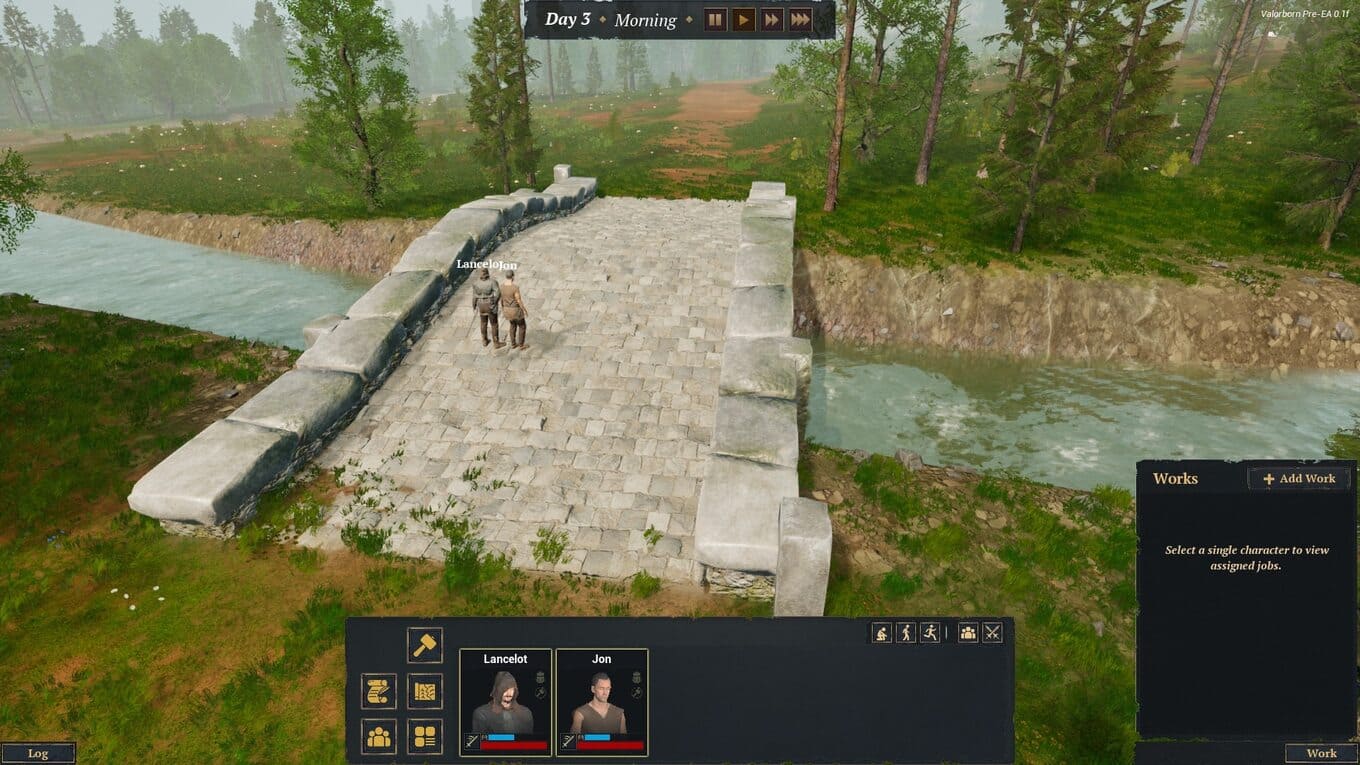The image size is (1360, 765).
Task: Click the group formation icon
Action: (x=968, y=632)
